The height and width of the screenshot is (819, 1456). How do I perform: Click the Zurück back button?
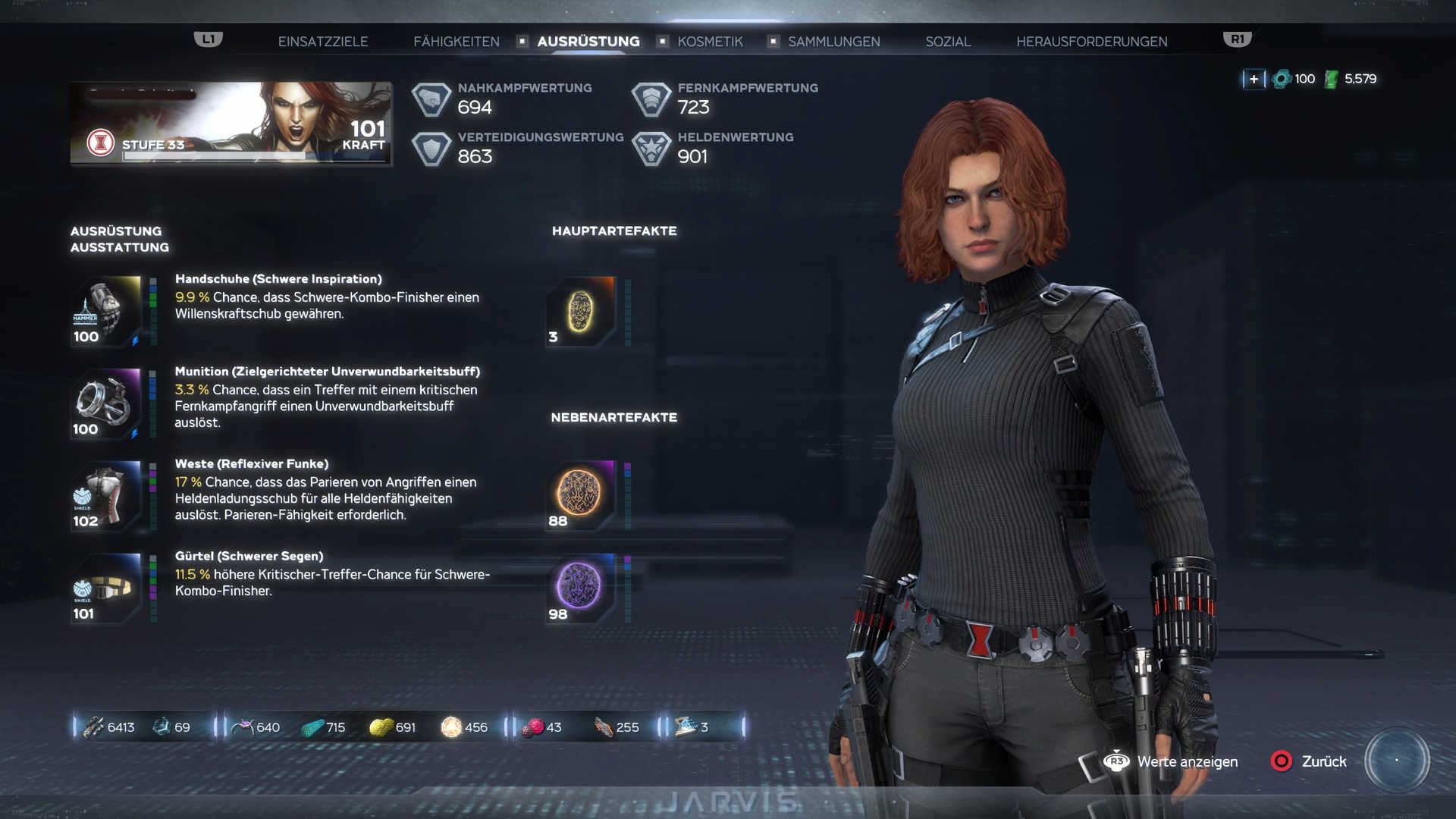1310,761
